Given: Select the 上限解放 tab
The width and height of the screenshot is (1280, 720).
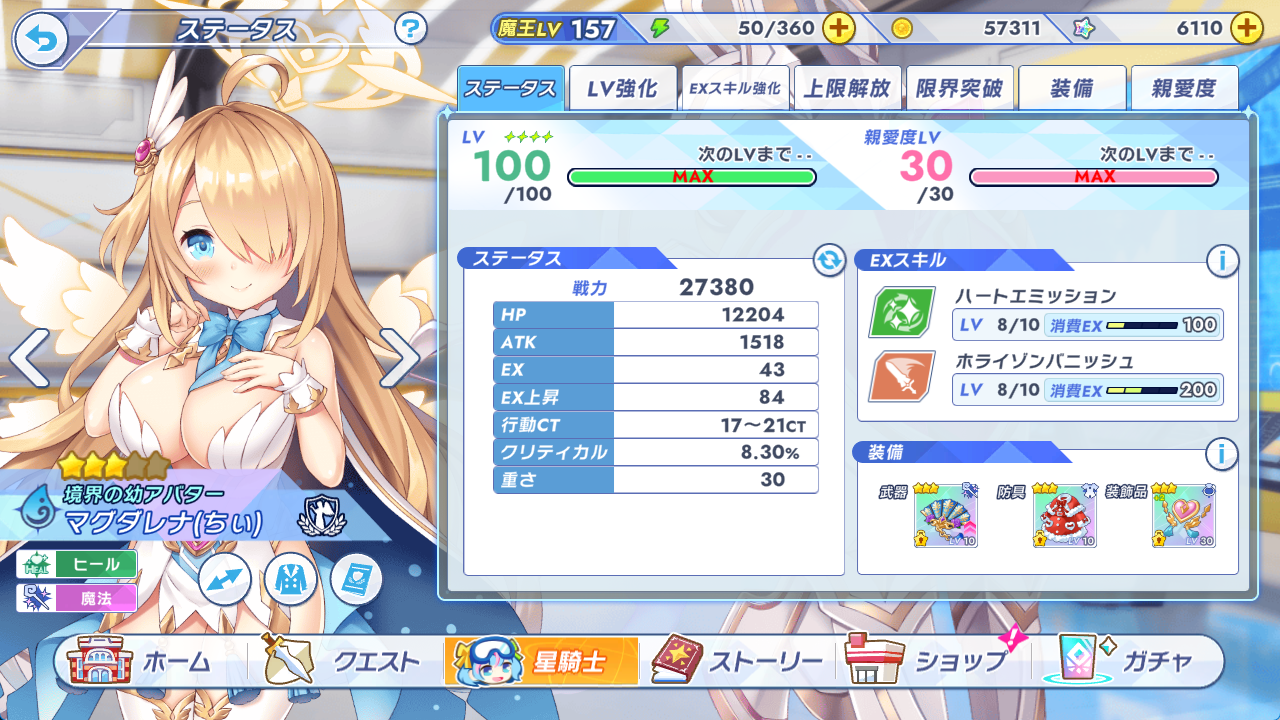Looking at the screenshot, I should tap(847, 88).
